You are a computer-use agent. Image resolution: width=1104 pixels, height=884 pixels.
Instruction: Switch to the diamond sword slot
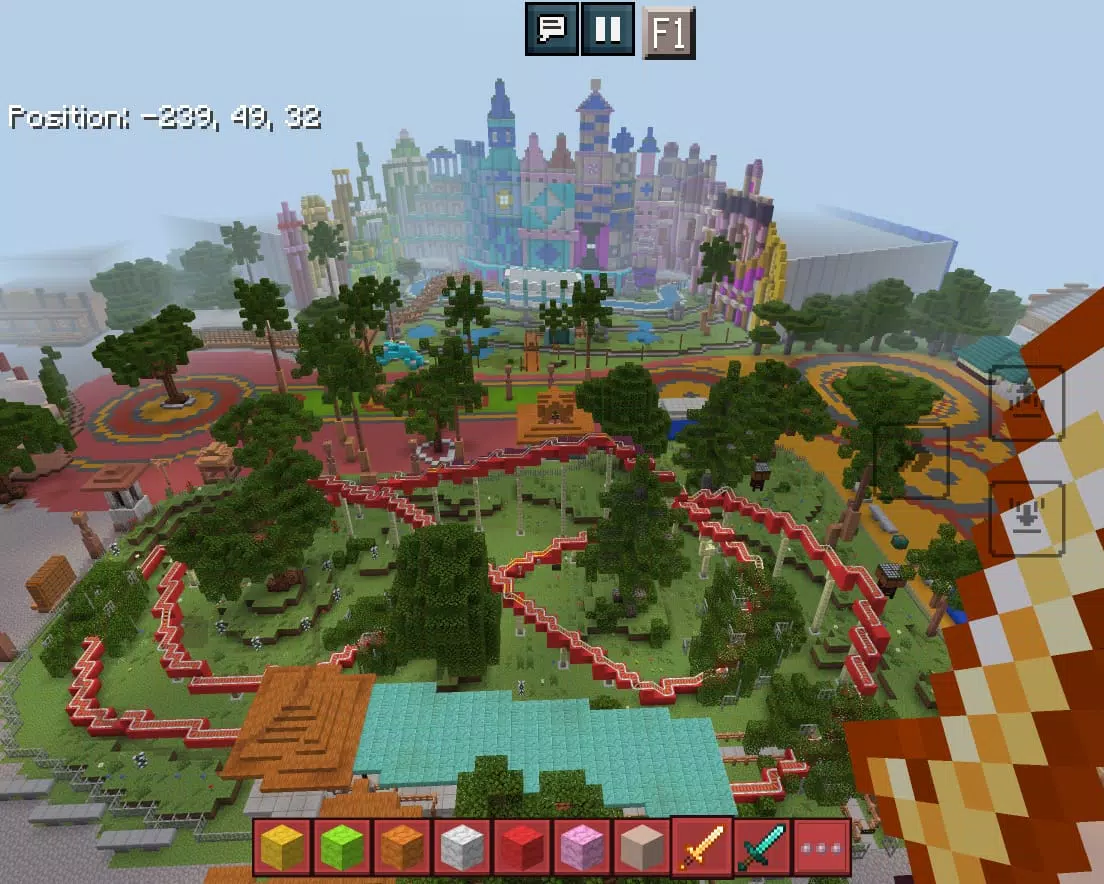(x=762, y=847)
